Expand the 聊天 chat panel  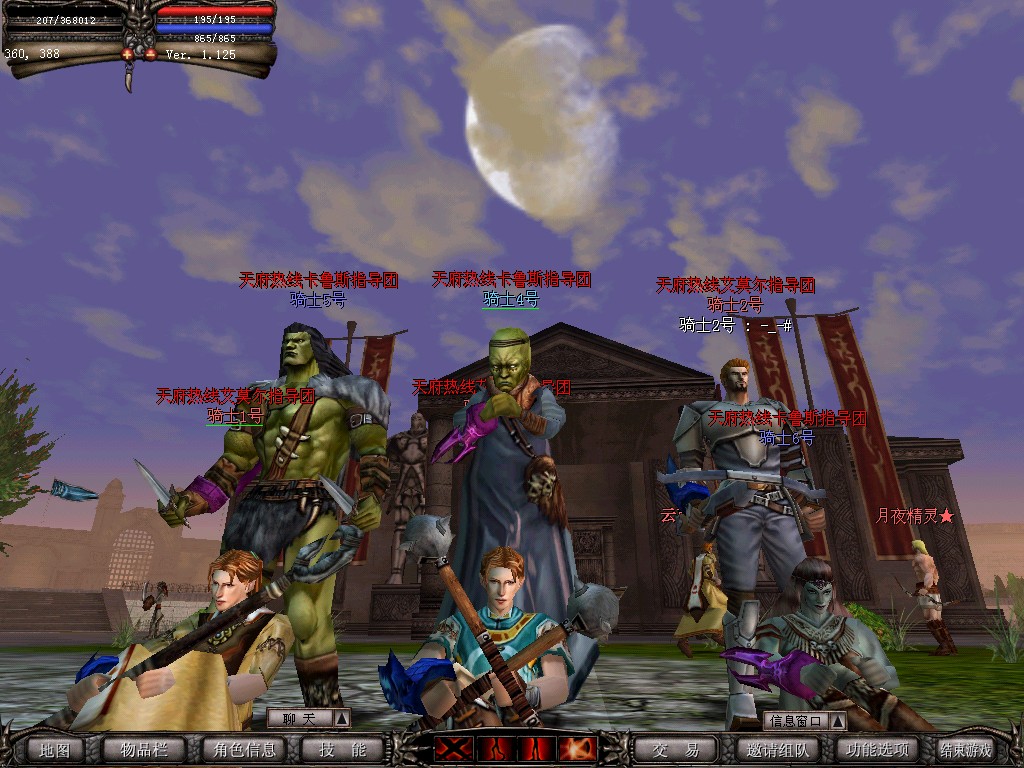tap(308, 718)
